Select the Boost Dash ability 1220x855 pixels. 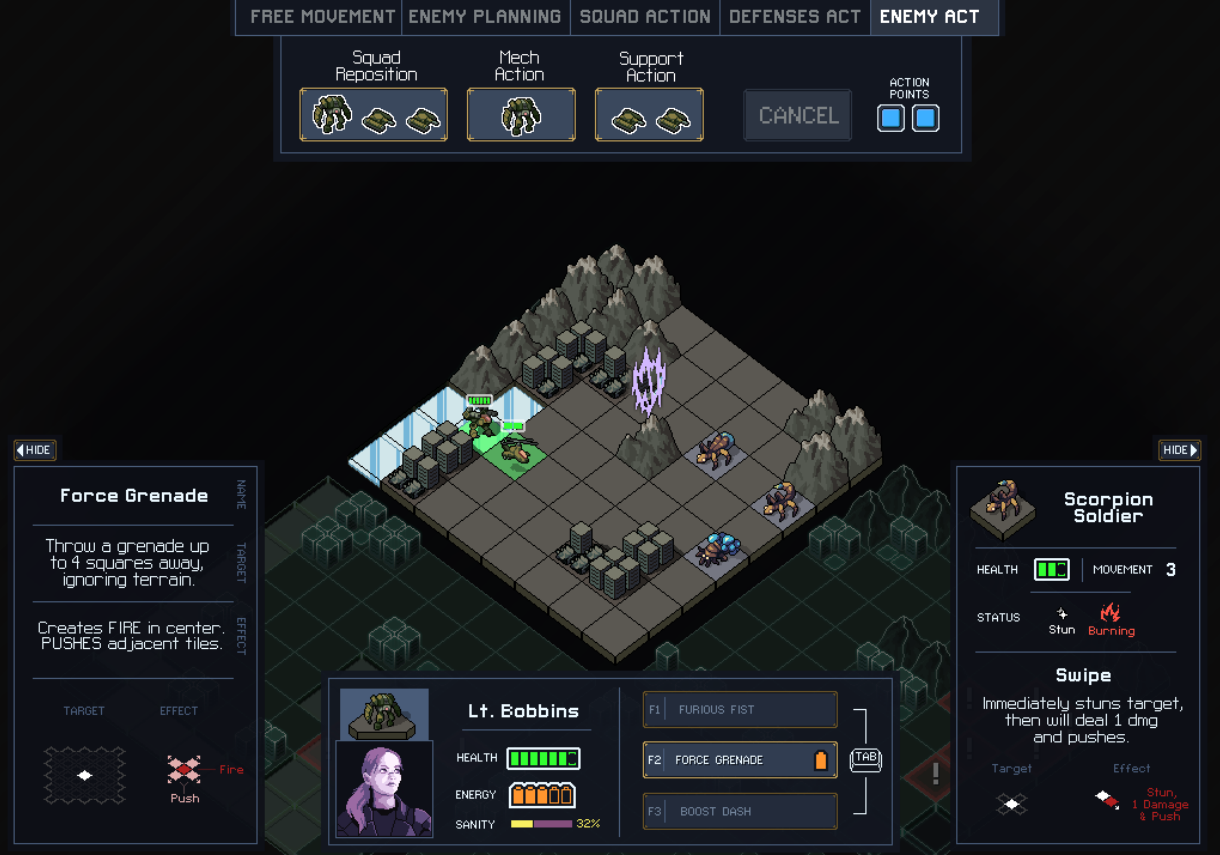pos(740,811)
